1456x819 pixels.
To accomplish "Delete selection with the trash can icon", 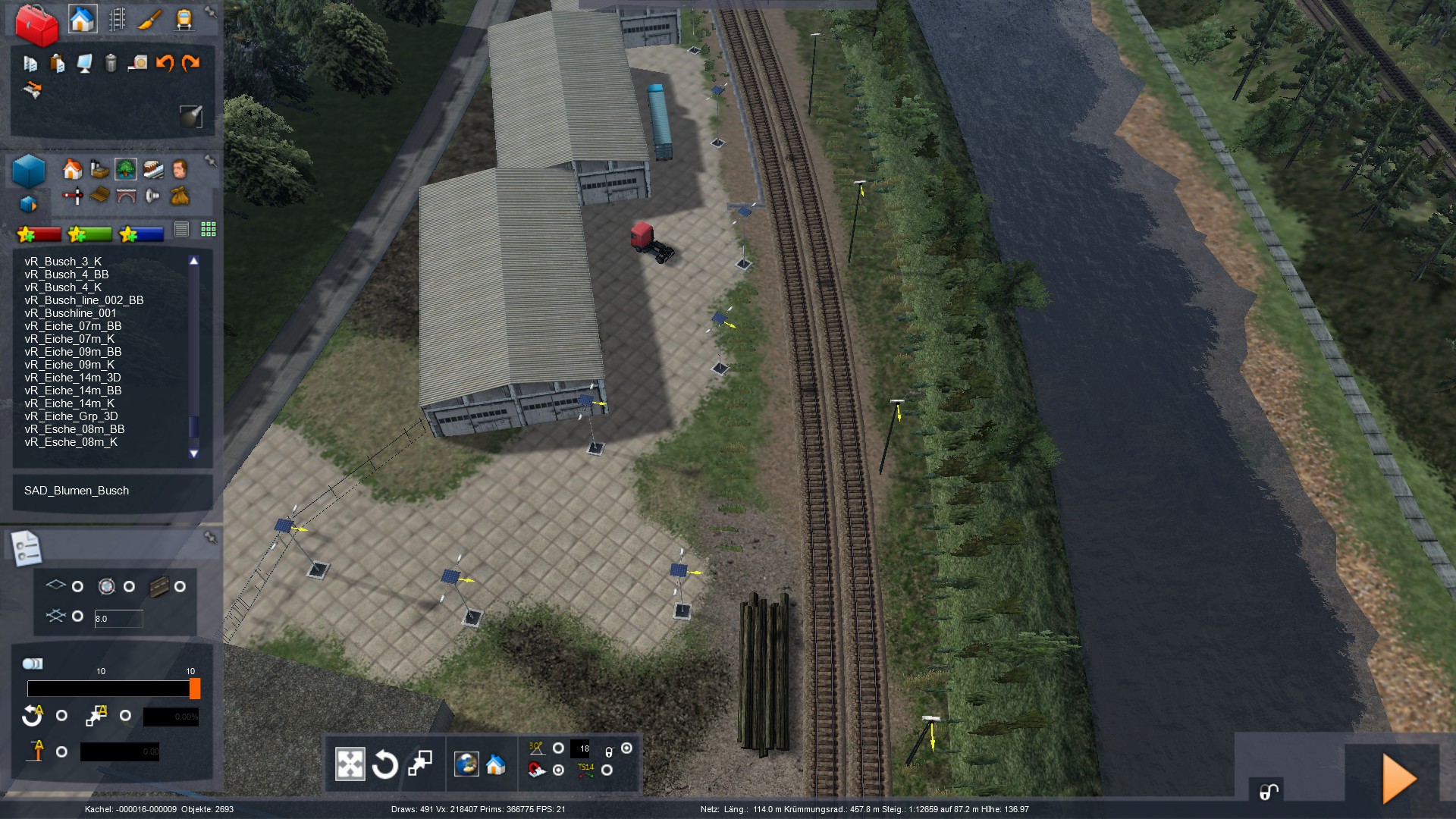I will [x=111, y=63].
